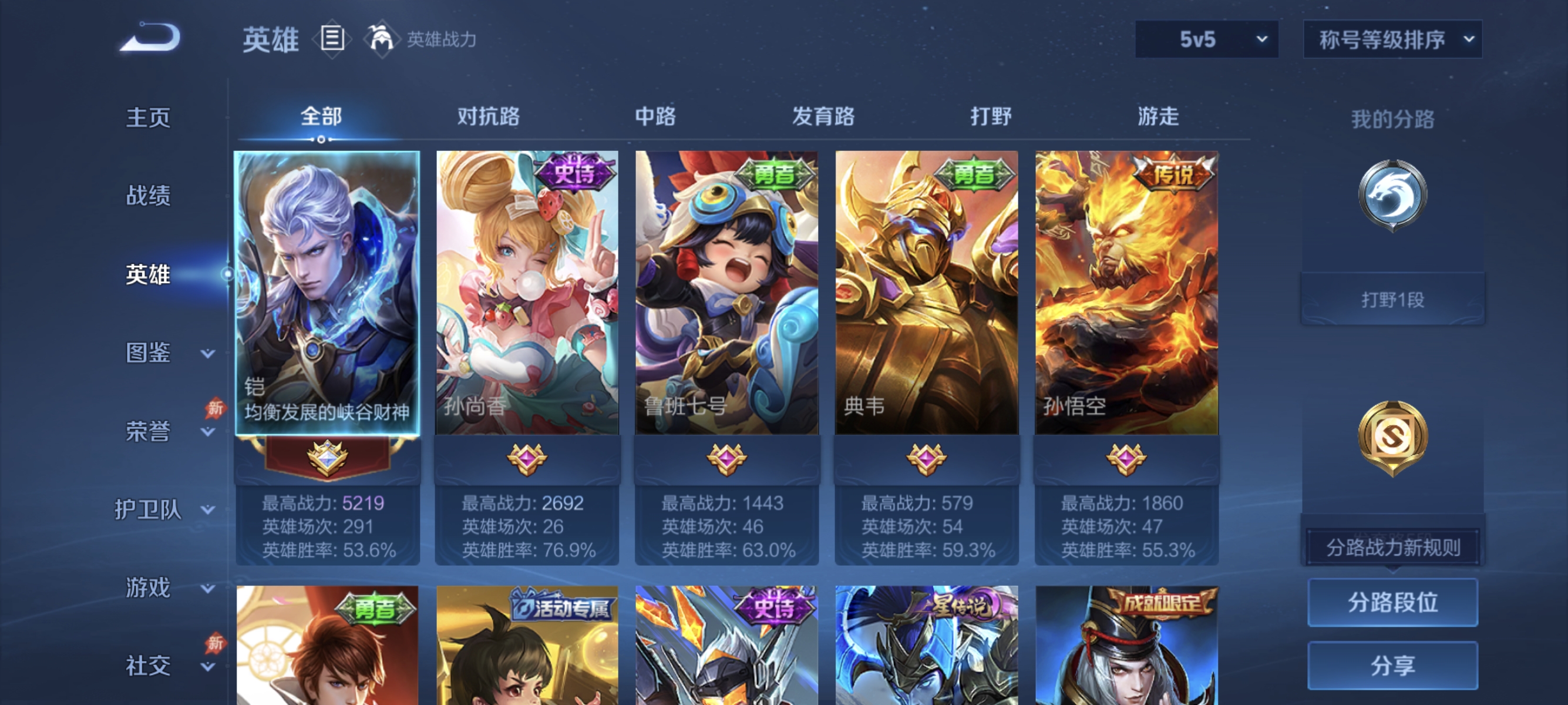The image size is (1568, 705).
Task: Click the 分享 button
Action: (1394, 666)
